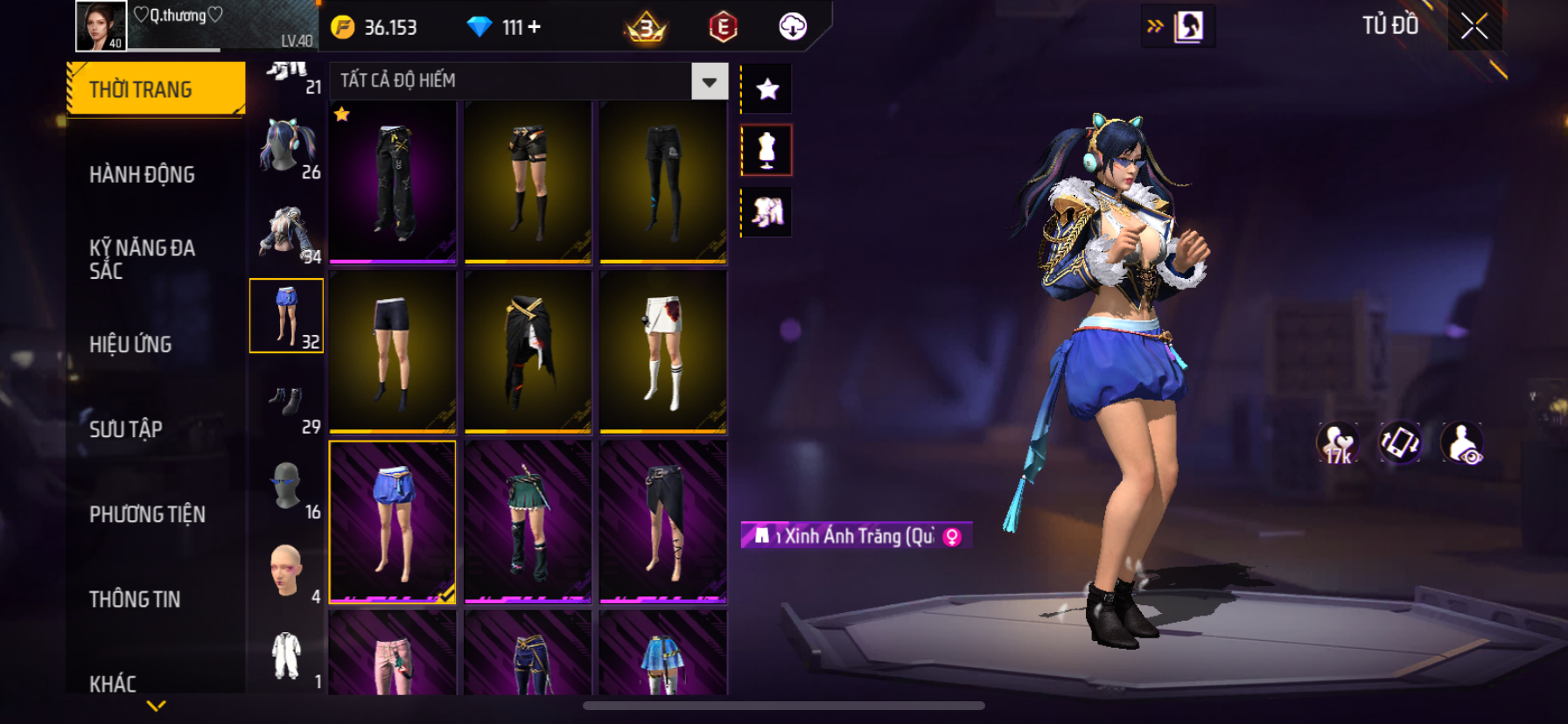Viewport: 1568px width, 724px height.
Task: Select the starred black cargo pants
Action: pyautogui.click(x=393, y=182)
